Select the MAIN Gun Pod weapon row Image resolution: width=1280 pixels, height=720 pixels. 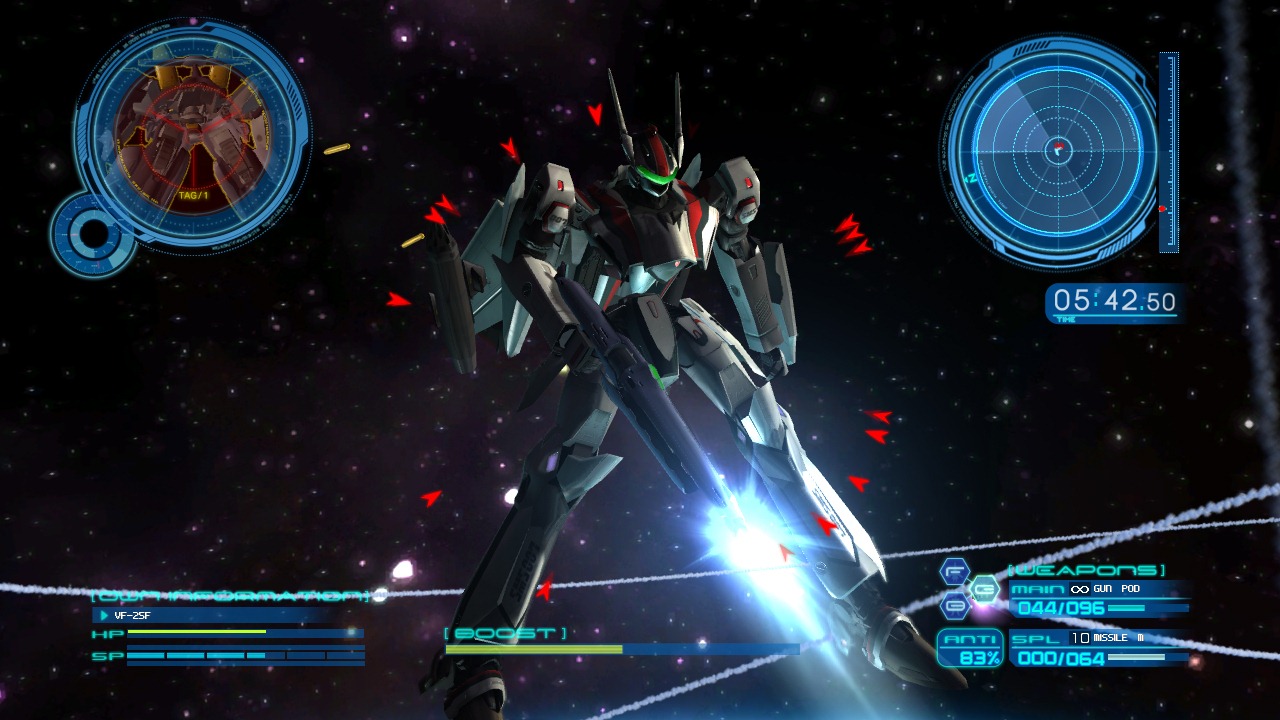(x=1098, y=598)
